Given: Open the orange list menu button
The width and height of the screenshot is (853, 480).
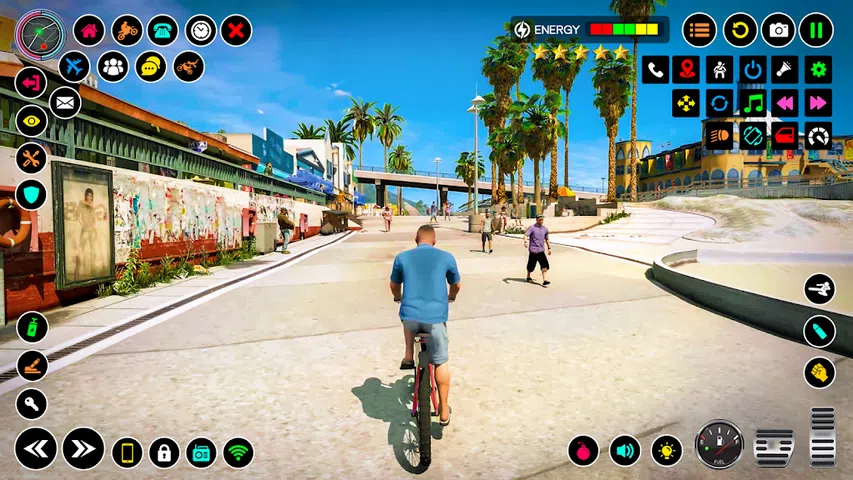Looking at the screenshot, I should tap(699, 30).
